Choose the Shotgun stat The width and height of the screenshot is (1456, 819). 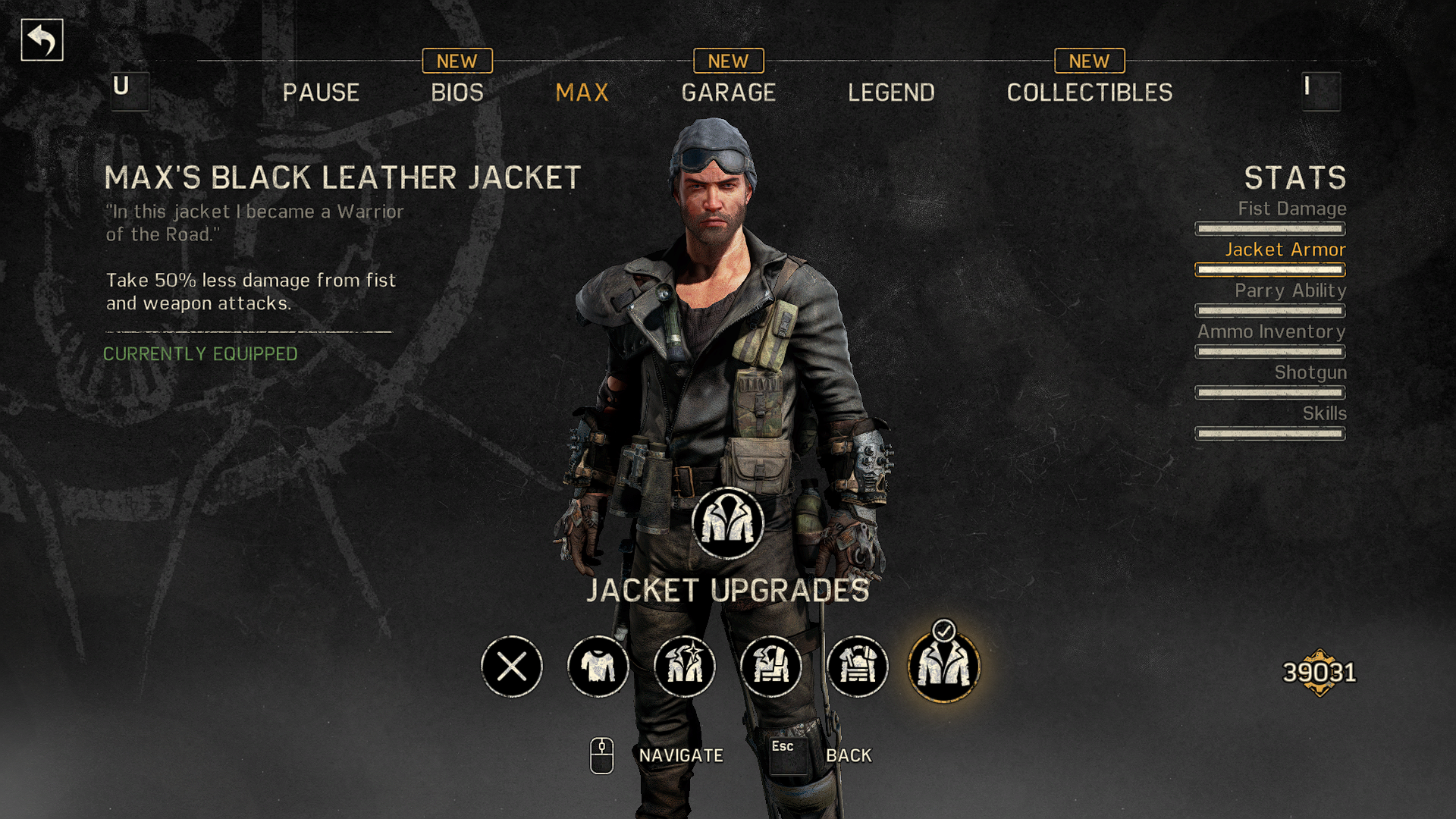(1310, 373)
